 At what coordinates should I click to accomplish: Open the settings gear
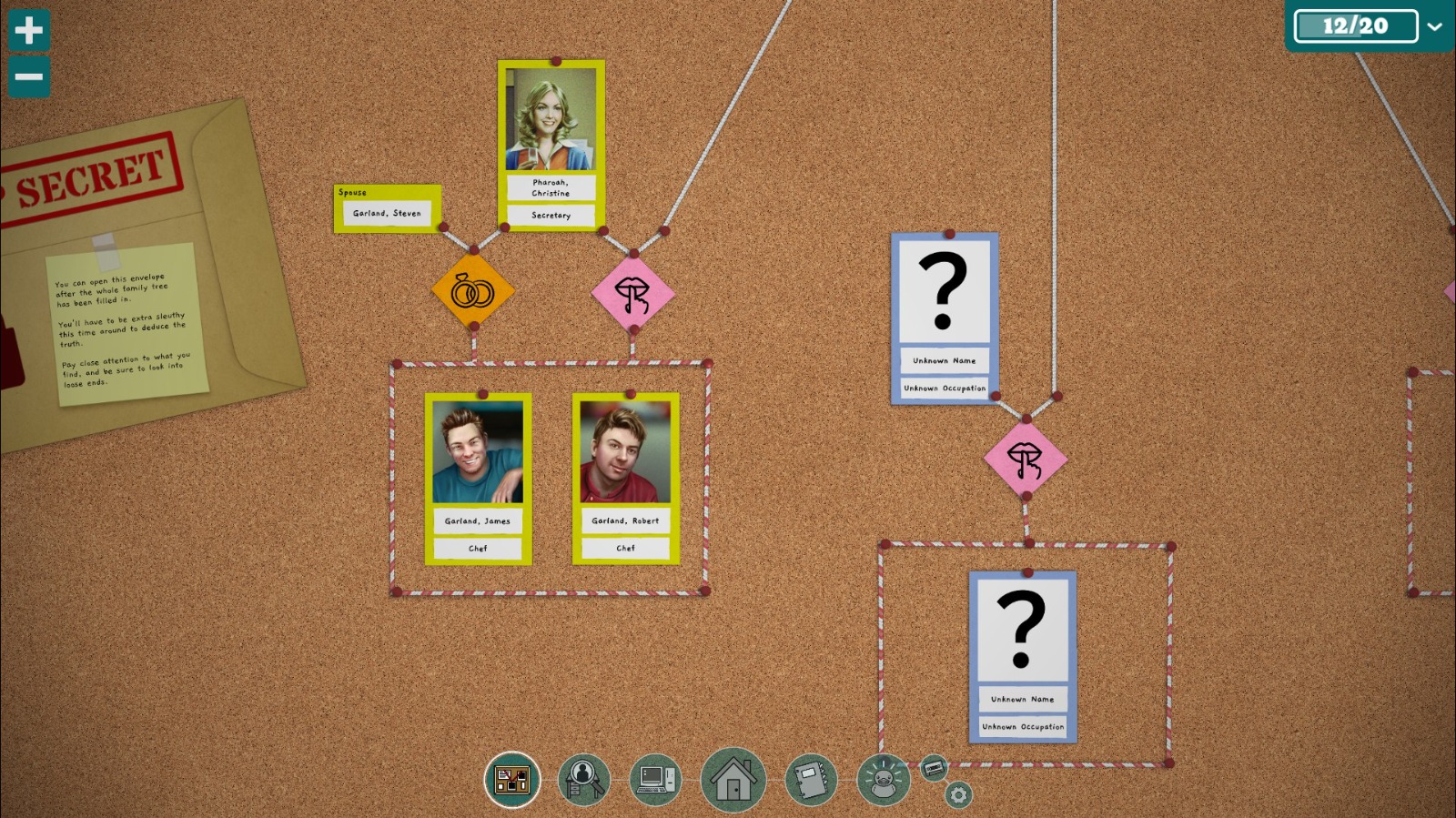[x=956, y=795]
